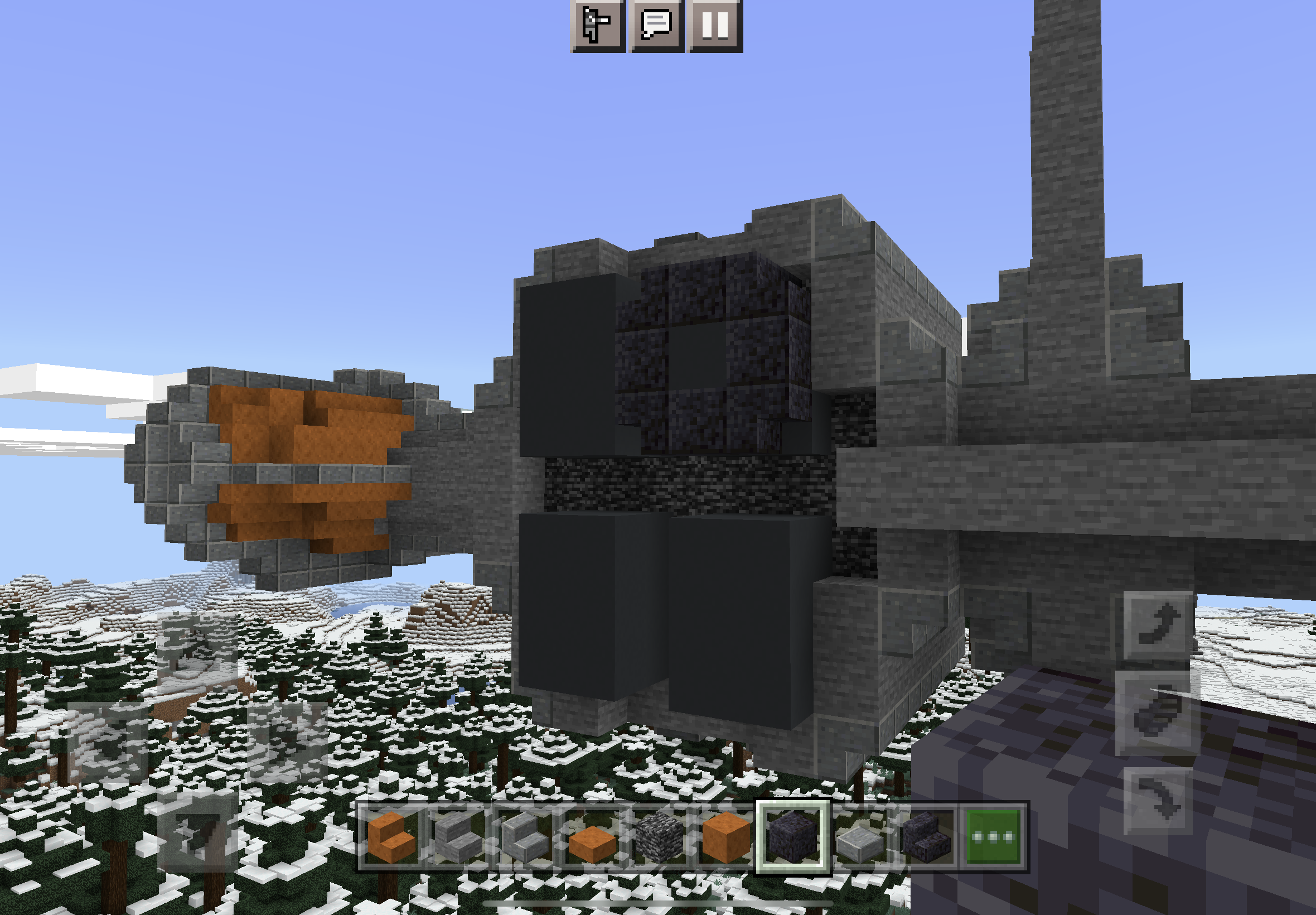The width and height of the screenshot is (1316, 915).
Task: Open the emote menu button
Action: pos(597,25)
